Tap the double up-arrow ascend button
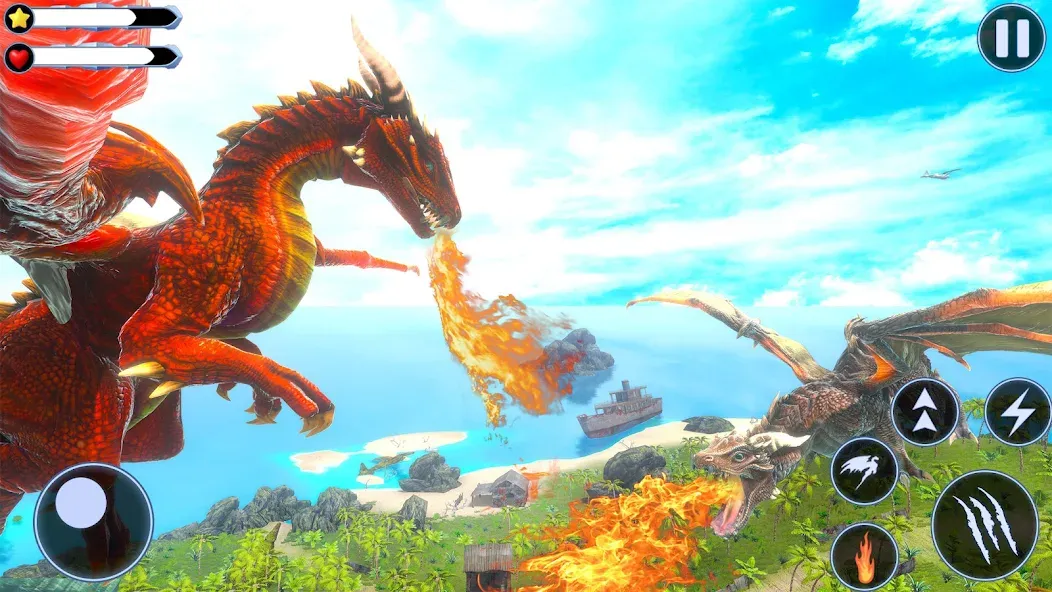 (x=925, y=412)
